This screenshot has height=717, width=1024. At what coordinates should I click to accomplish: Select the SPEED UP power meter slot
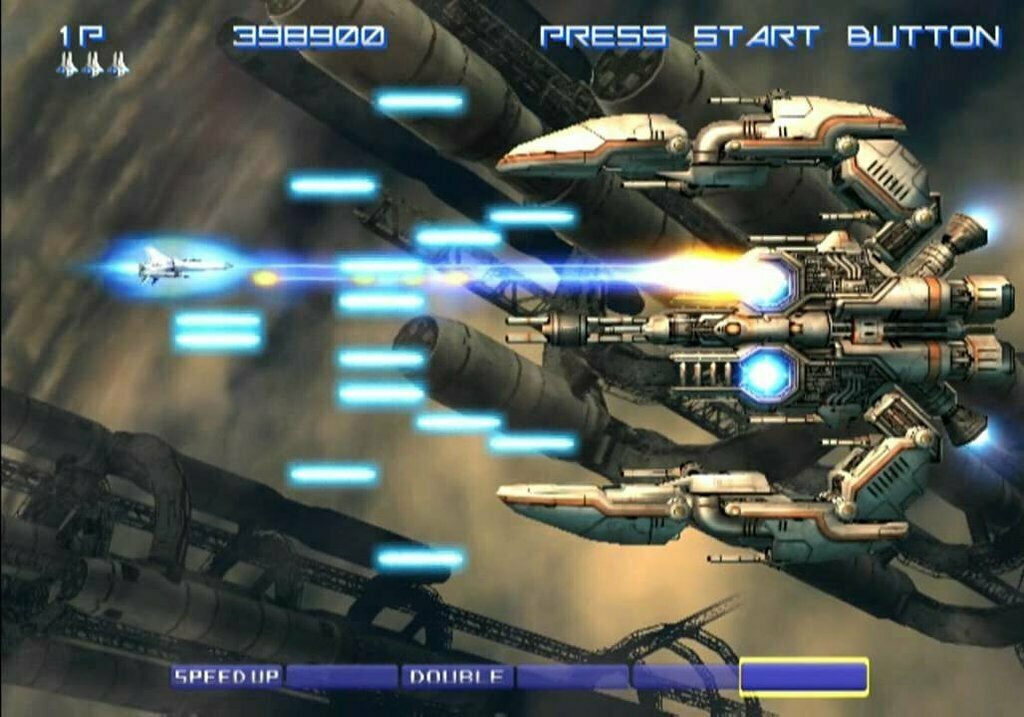(227, 677)
